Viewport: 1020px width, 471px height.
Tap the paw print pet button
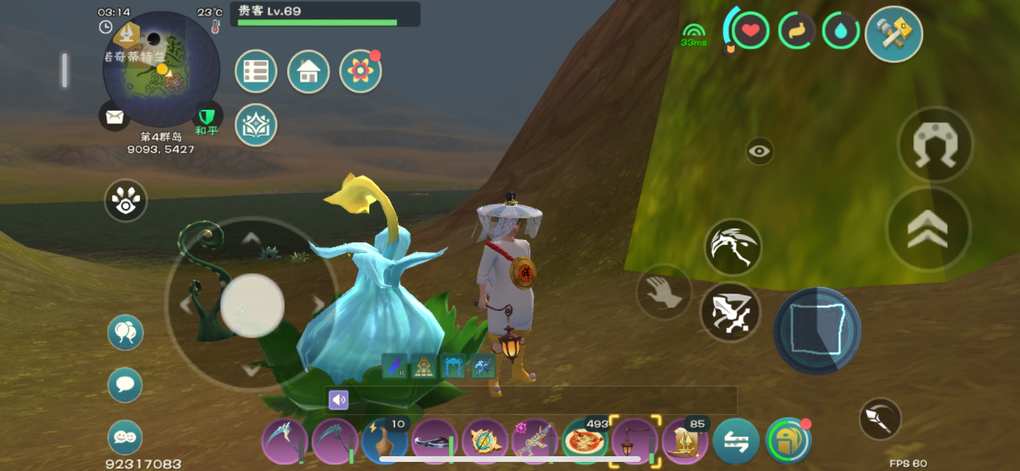pyautogui.click(x=126, y=201)
